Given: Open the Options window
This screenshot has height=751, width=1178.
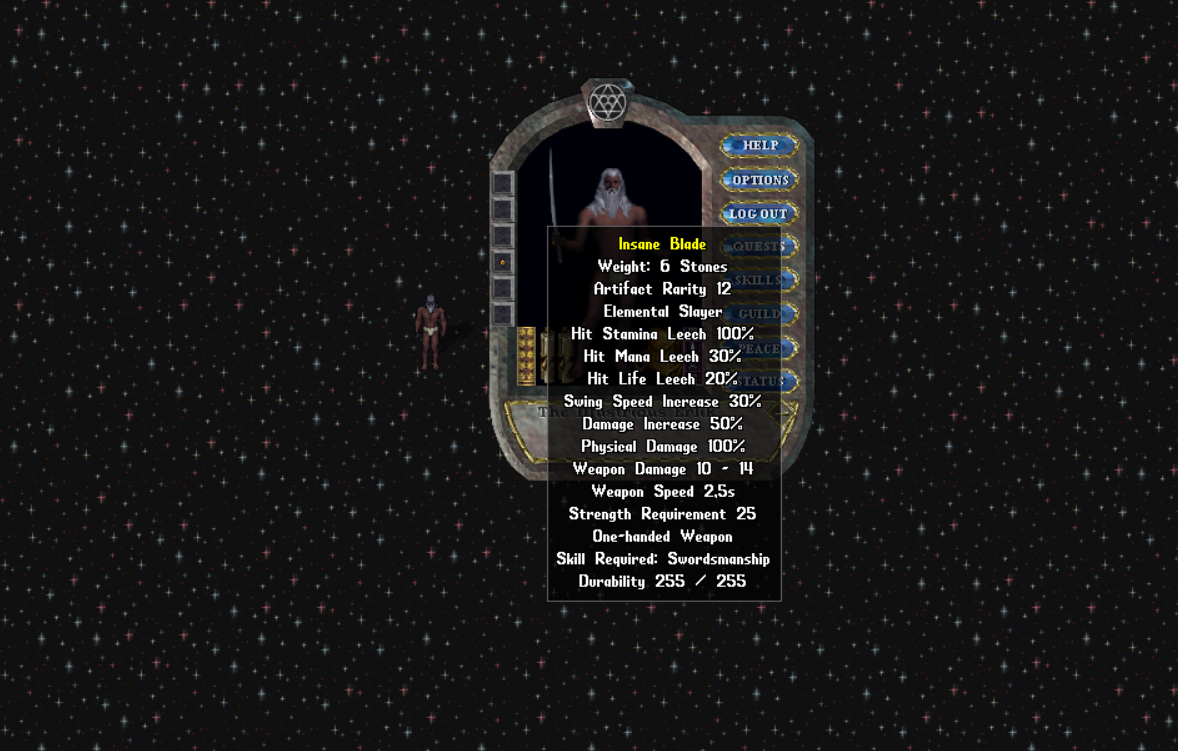Looking at the screenshot, I should [759, 180].
